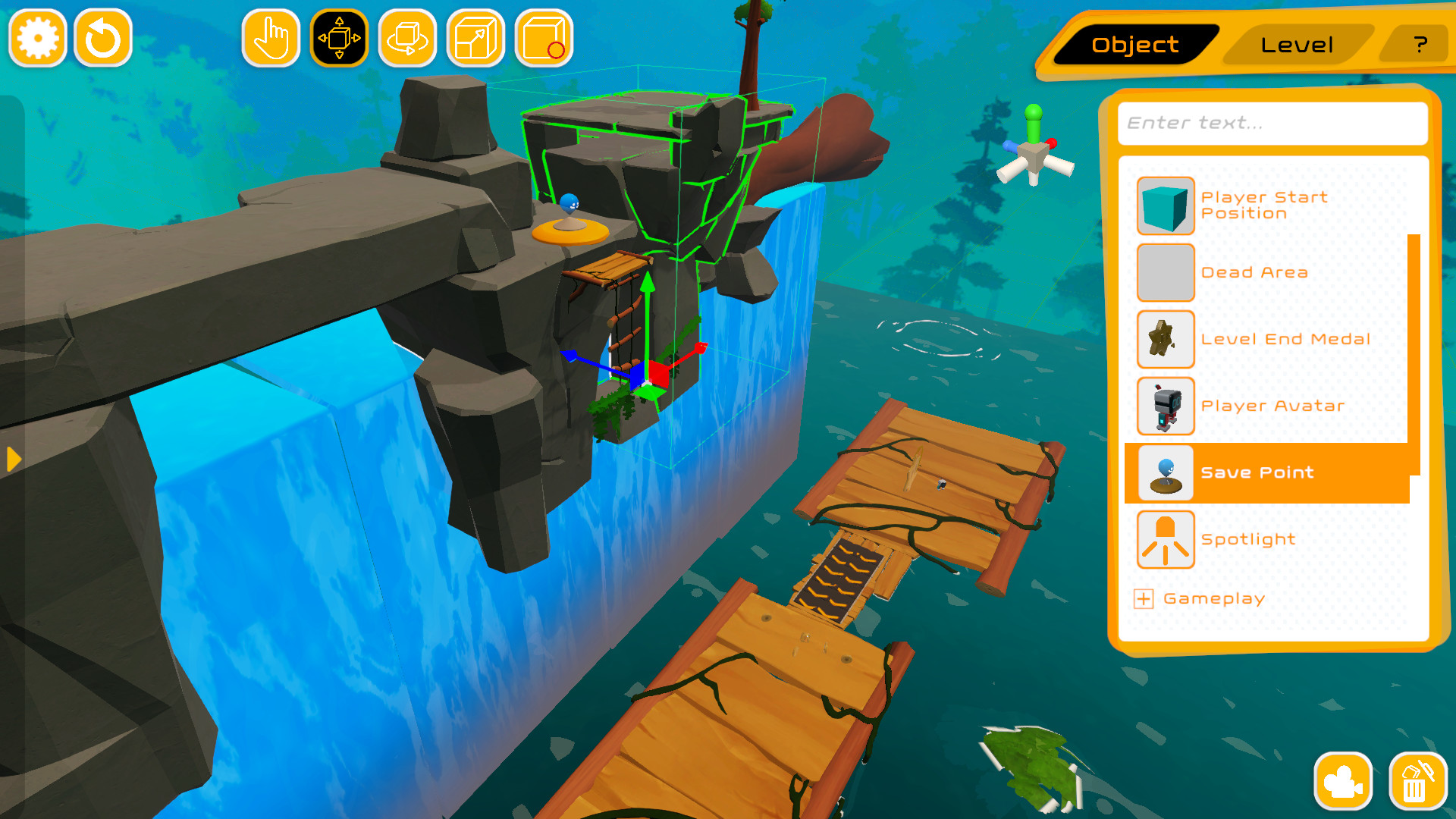Screen dimensions: 1456x819
Task: Open the left side panel arrow
Action: click(12, 459)
